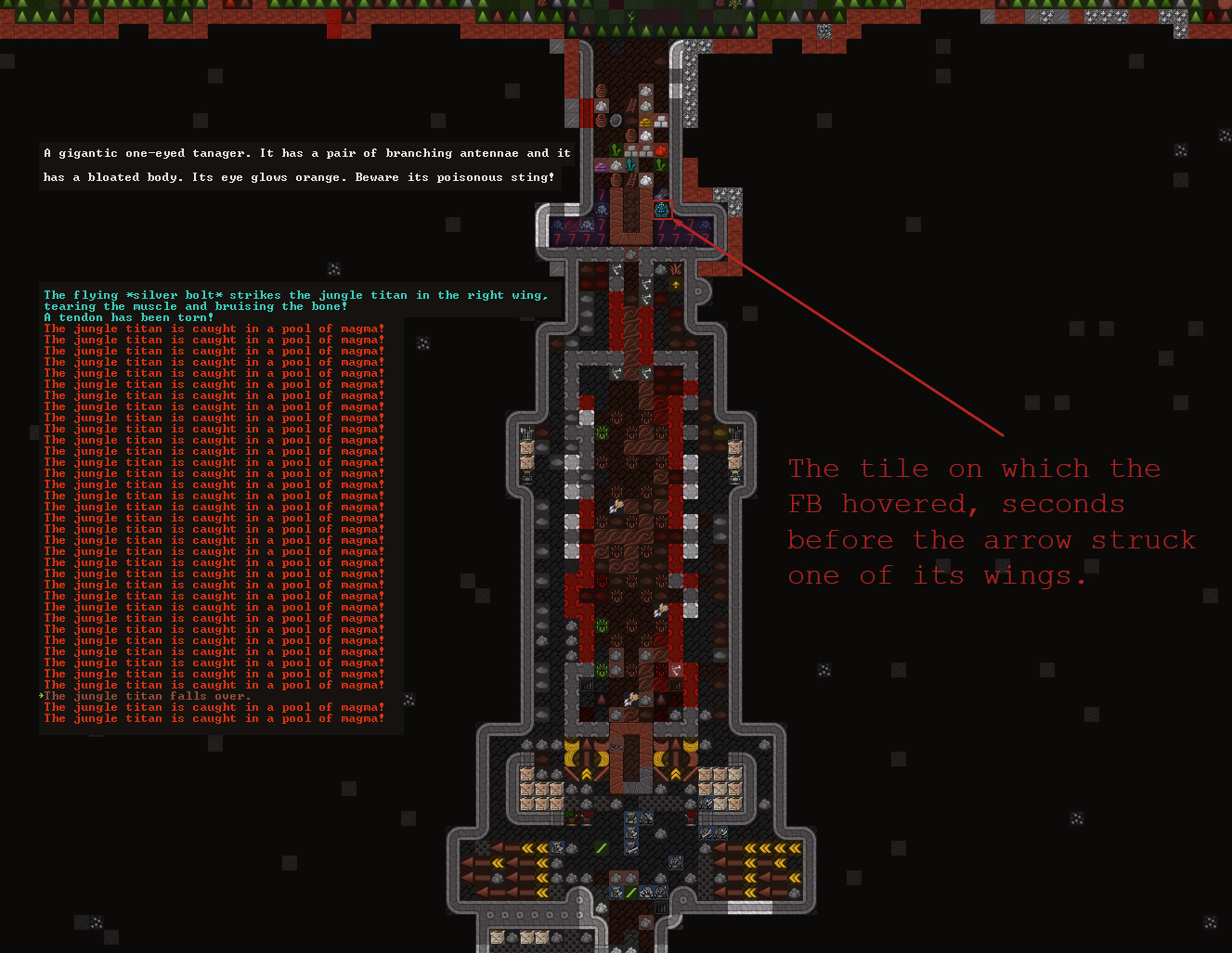Screen dimensions: 1232x953
Task: Click the gold nugget pile in the stockpile
Action: (x=646, y=122)
